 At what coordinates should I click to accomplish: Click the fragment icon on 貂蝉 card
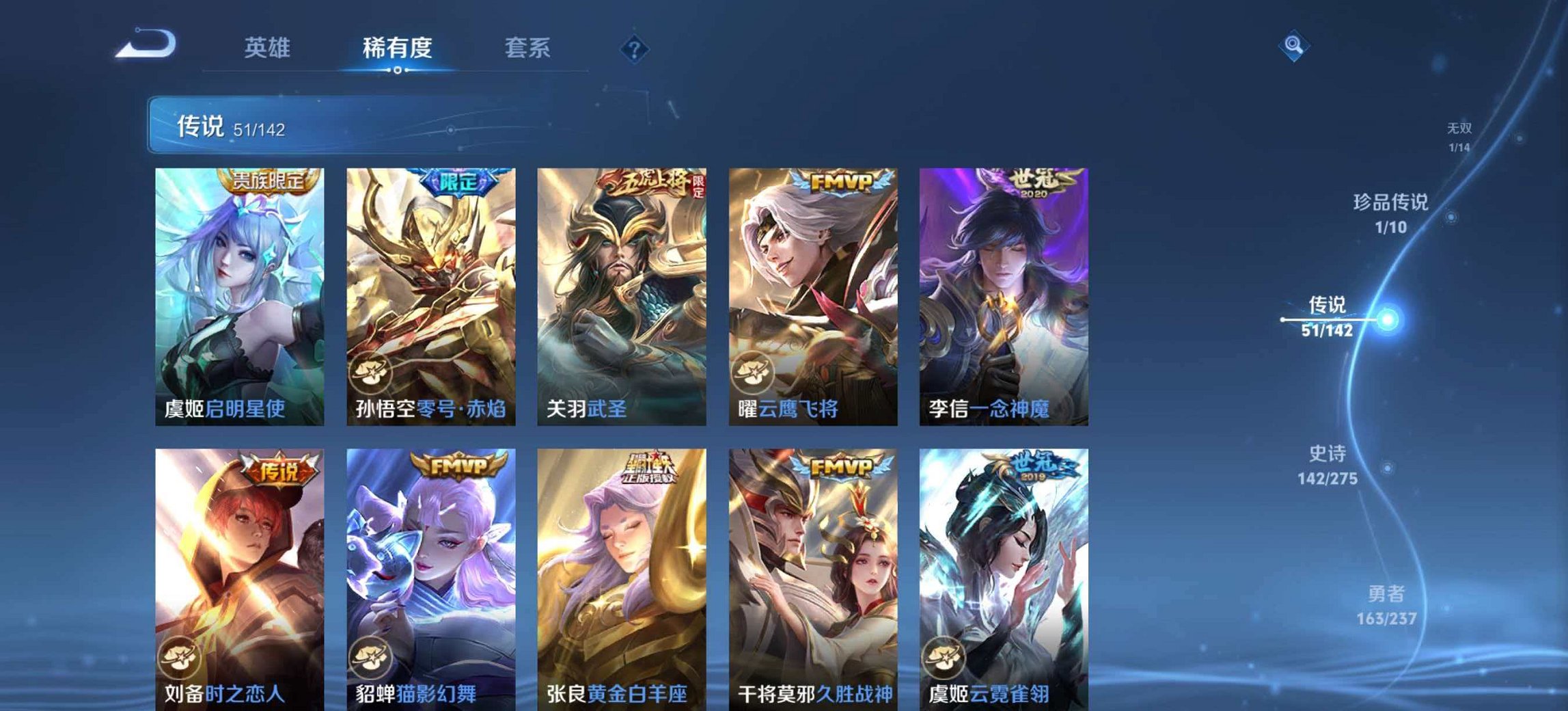(374, 656)
